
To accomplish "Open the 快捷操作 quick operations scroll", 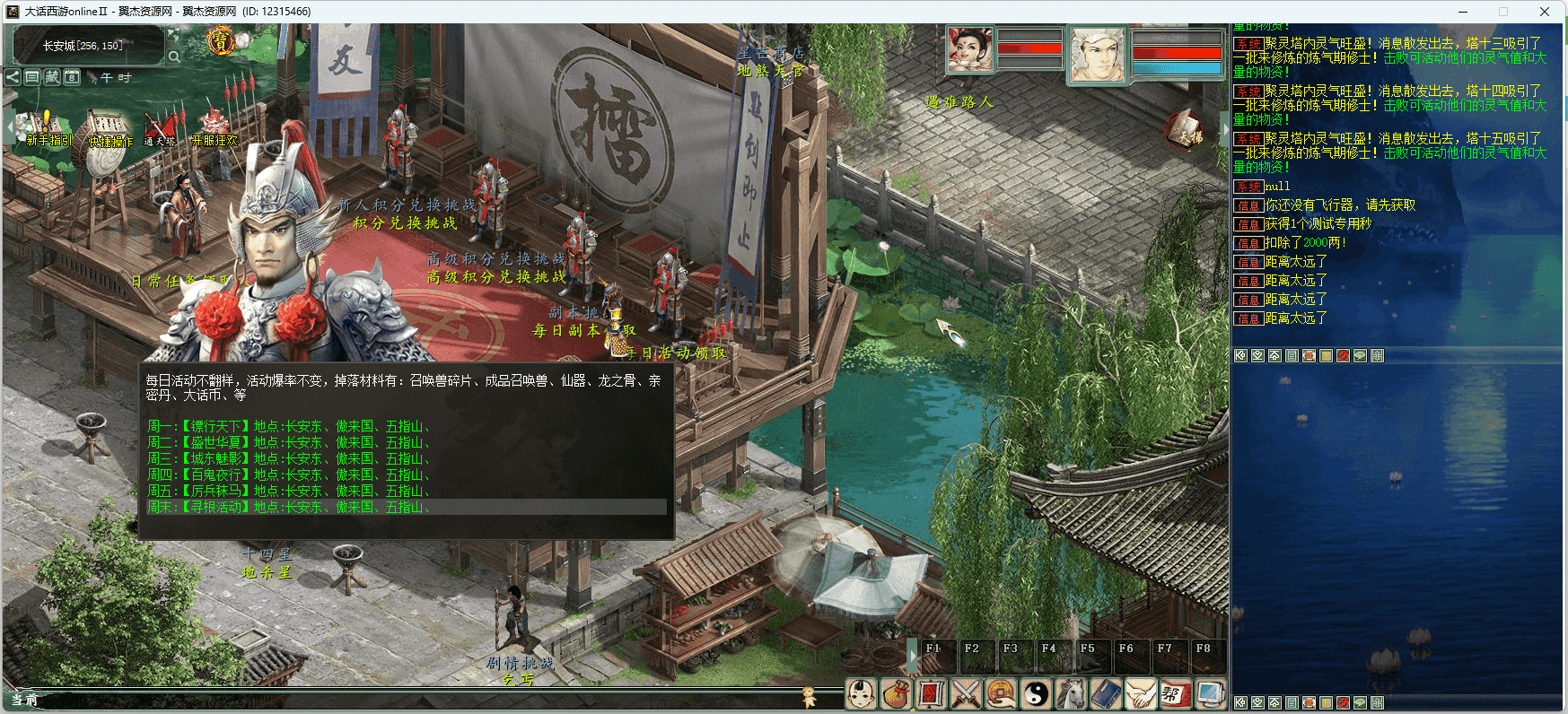I will click(108, 128).
